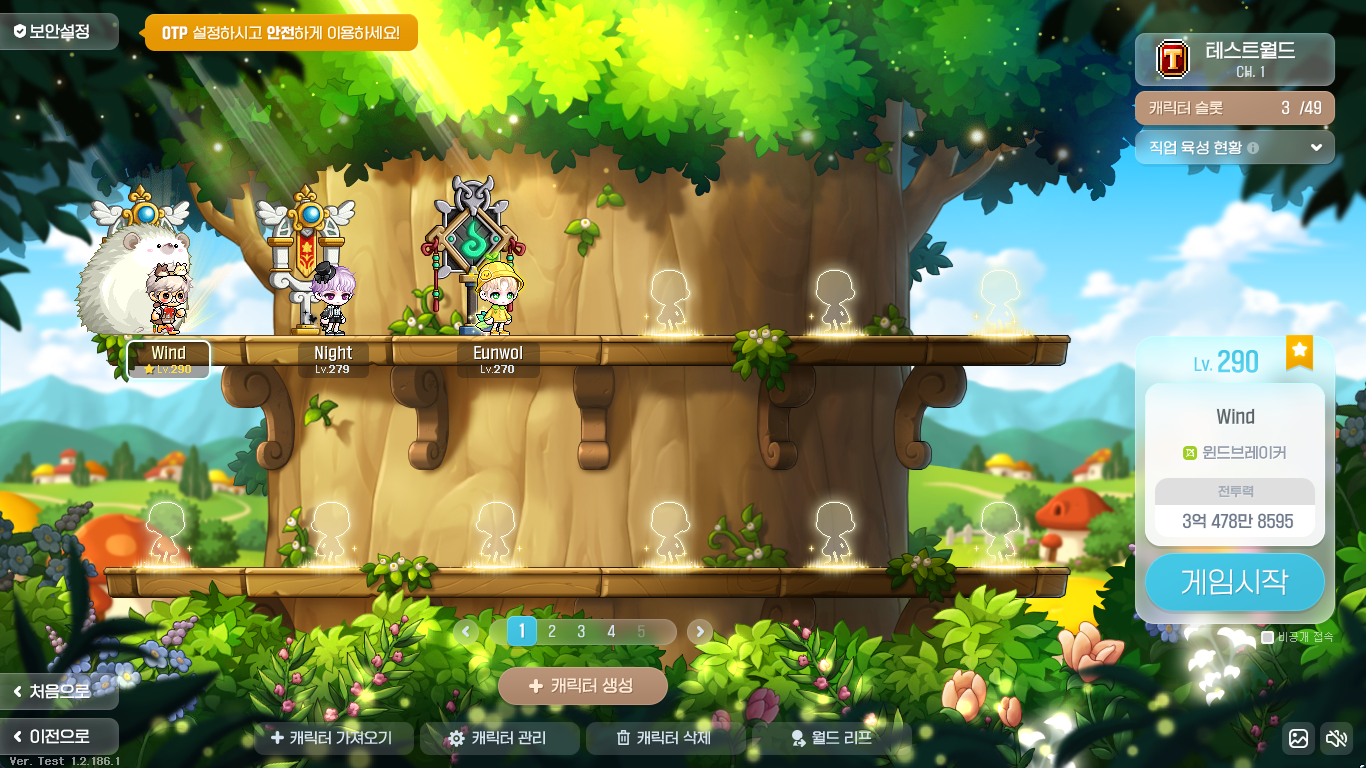The height and width of the screenshot is (768, 1366).
Task: Click the previous page arrow
Action: 466,631
